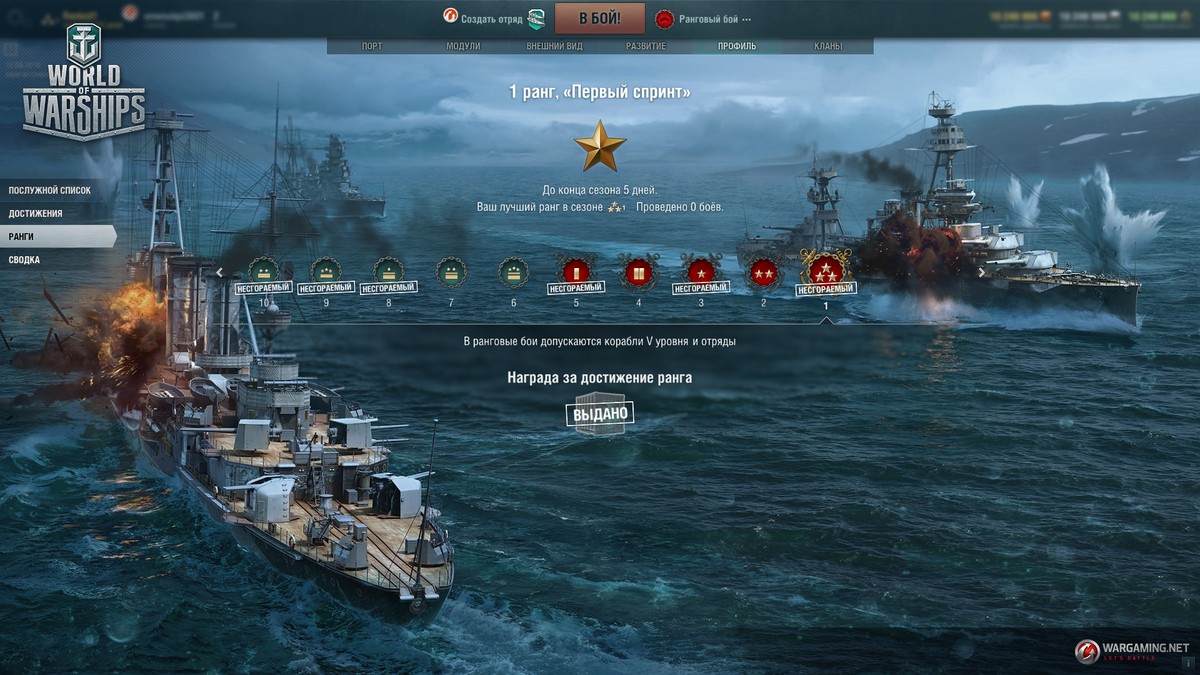The height and width of the screenshot is (675, 1200).
Task: Choose the rank 7 badge
Action: click(451, 271)
